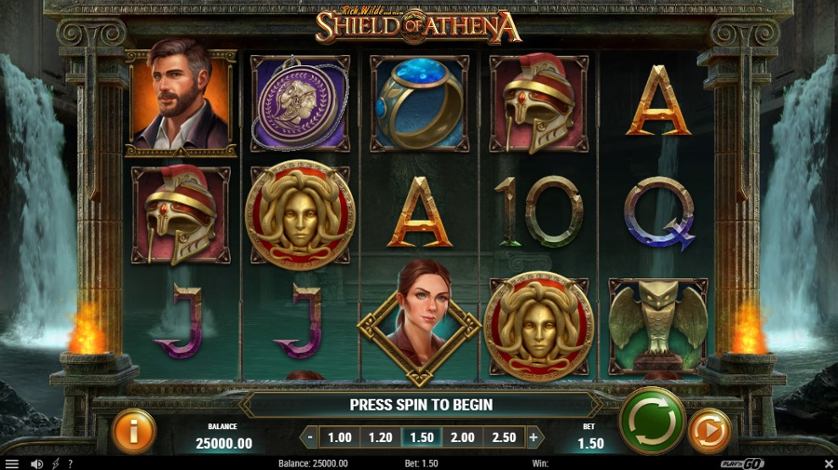
Task: Set the bet to 2.00
Action: (462, 437)
